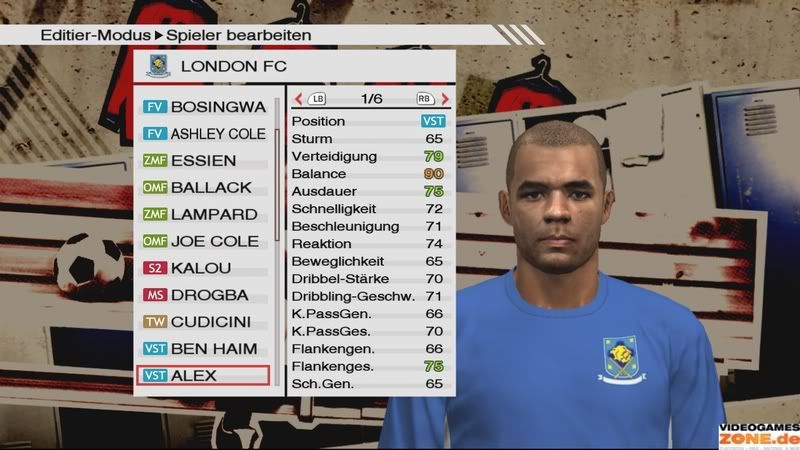The height and width of the screenshot is (450, 800).
Task: Choose the JOE COLE entry
Action: pyautogui.click(x=203, y=241)
